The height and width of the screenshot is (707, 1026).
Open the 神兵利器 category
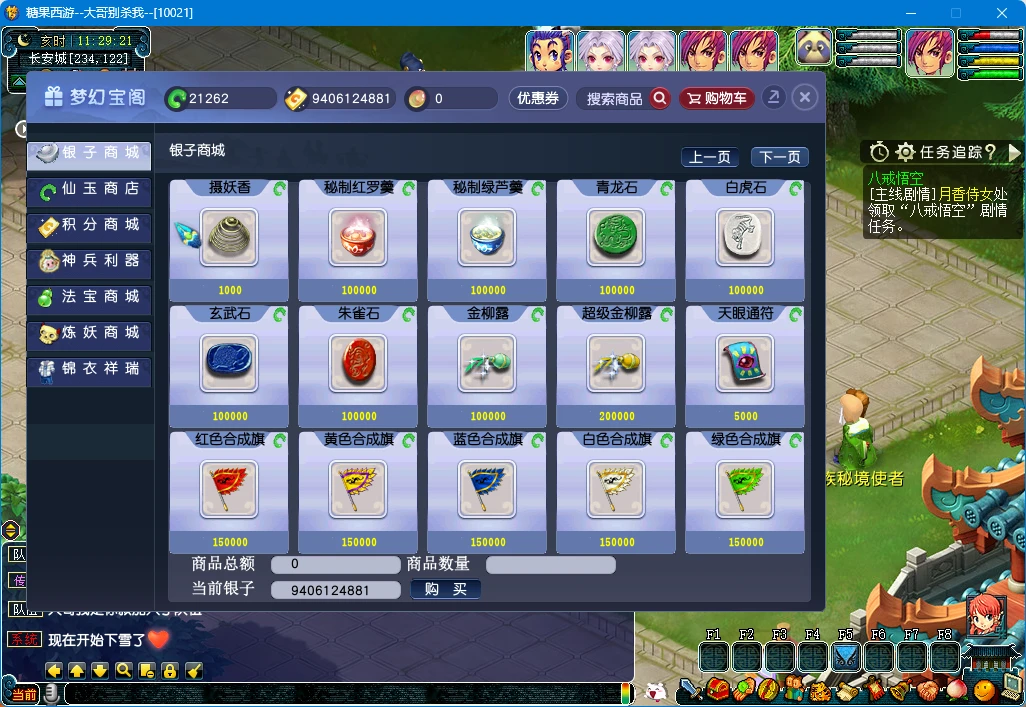click(90, 261)
